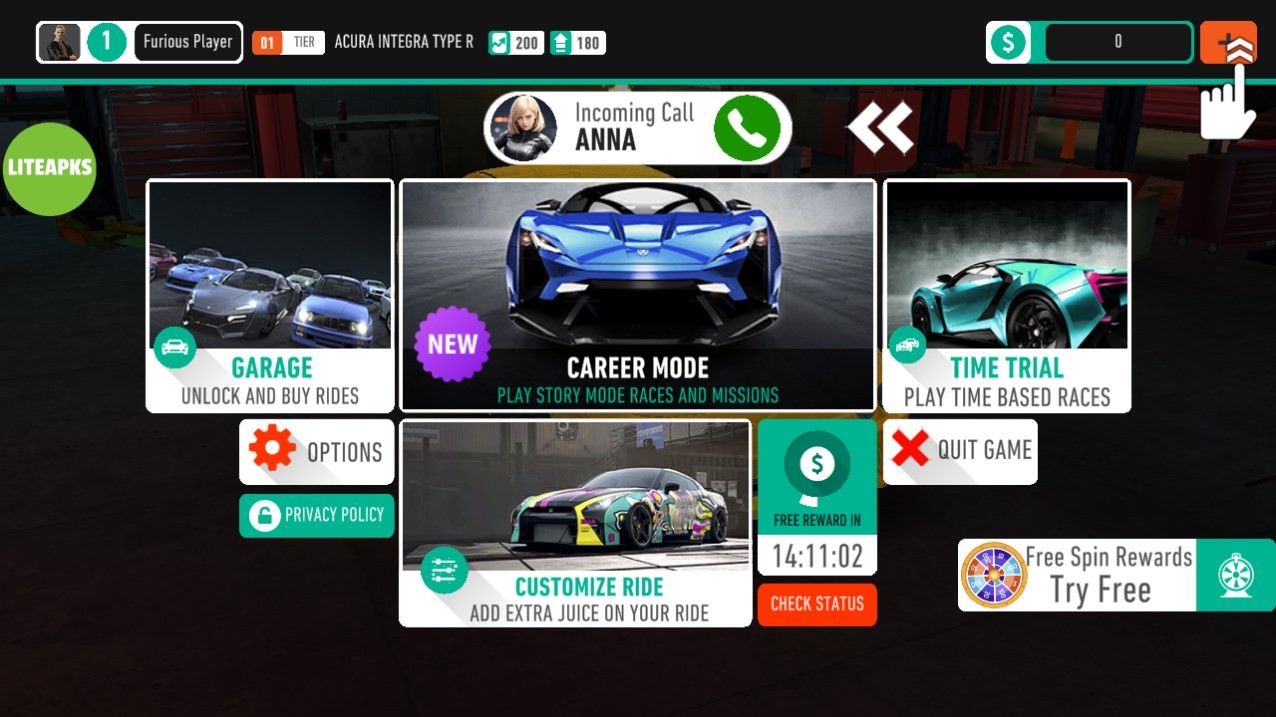
Task: View the Privacy Policy
Action: click(x=317, y=515)
